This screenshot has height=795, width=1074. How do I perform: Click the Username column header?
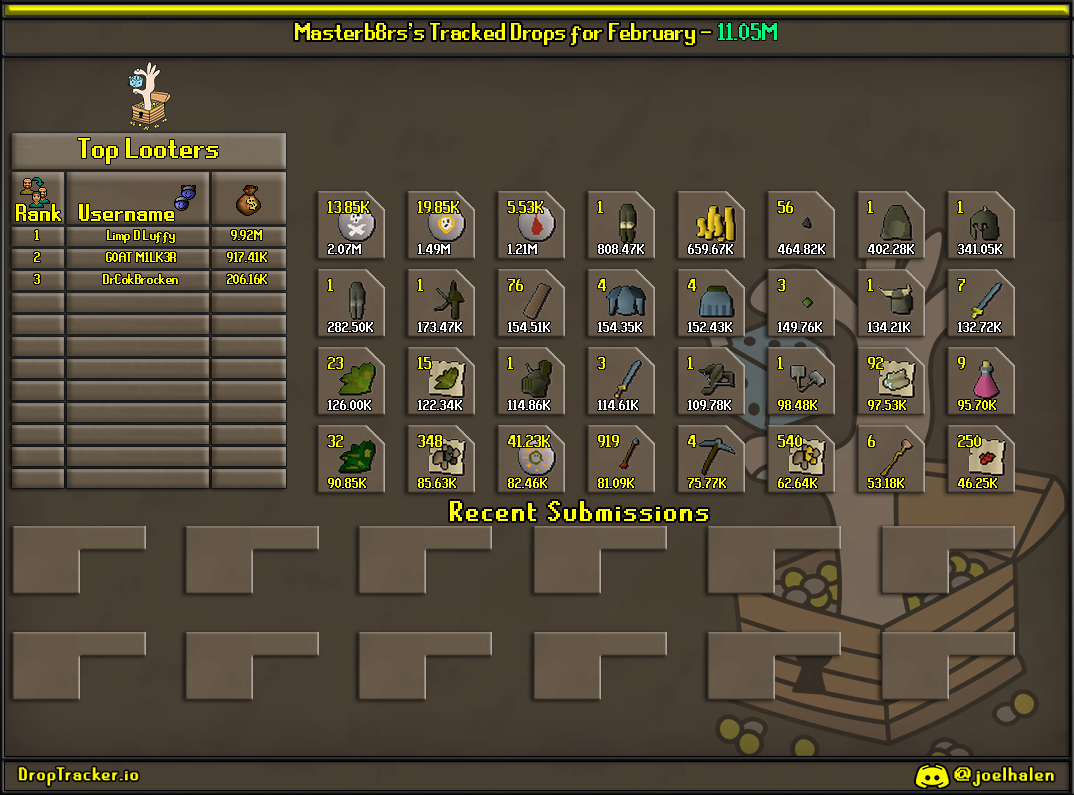click(x=138, y=198)
